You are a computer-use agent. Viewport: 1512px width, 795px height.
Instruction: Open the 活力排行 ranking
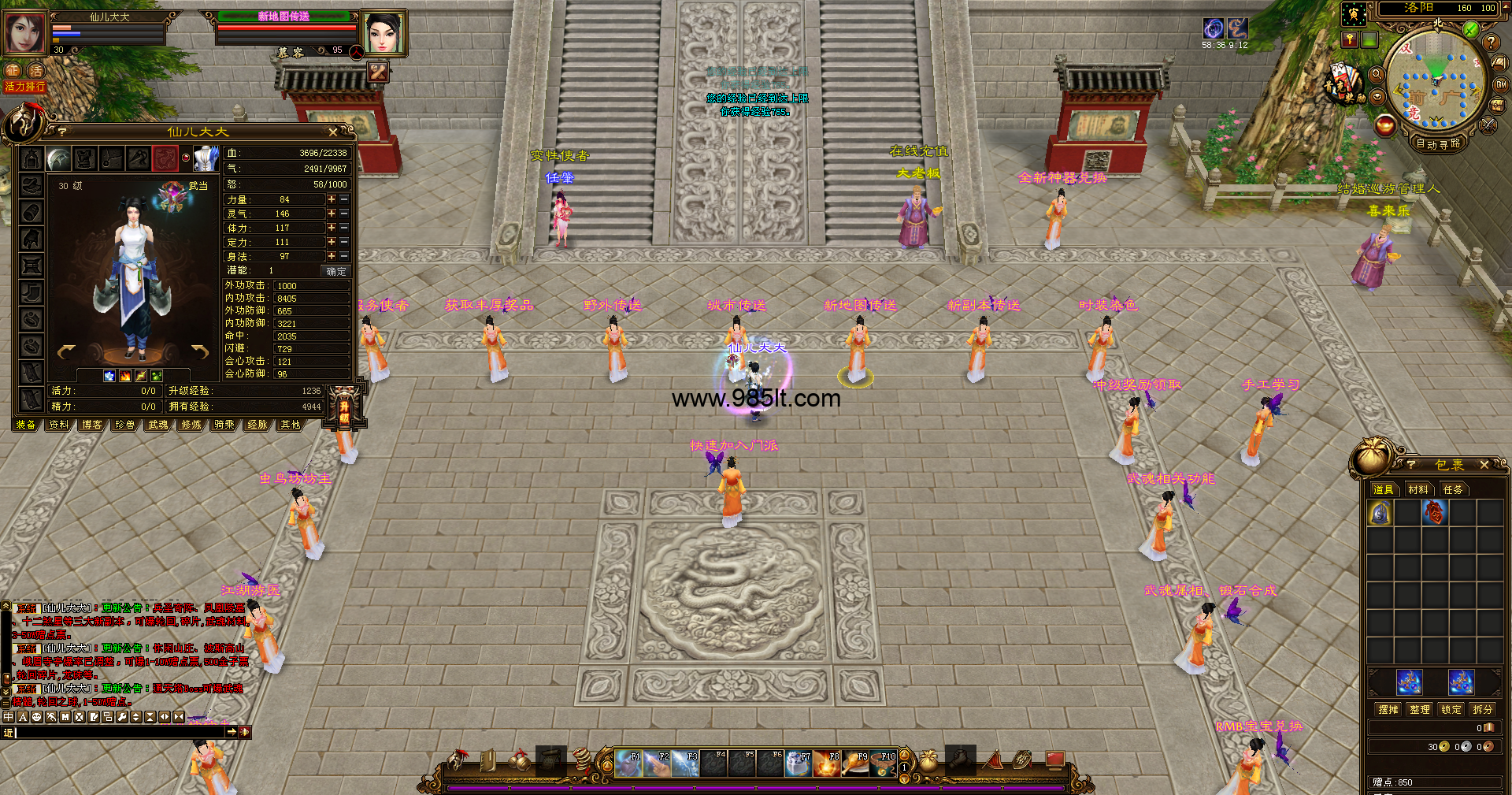point(25,87)
